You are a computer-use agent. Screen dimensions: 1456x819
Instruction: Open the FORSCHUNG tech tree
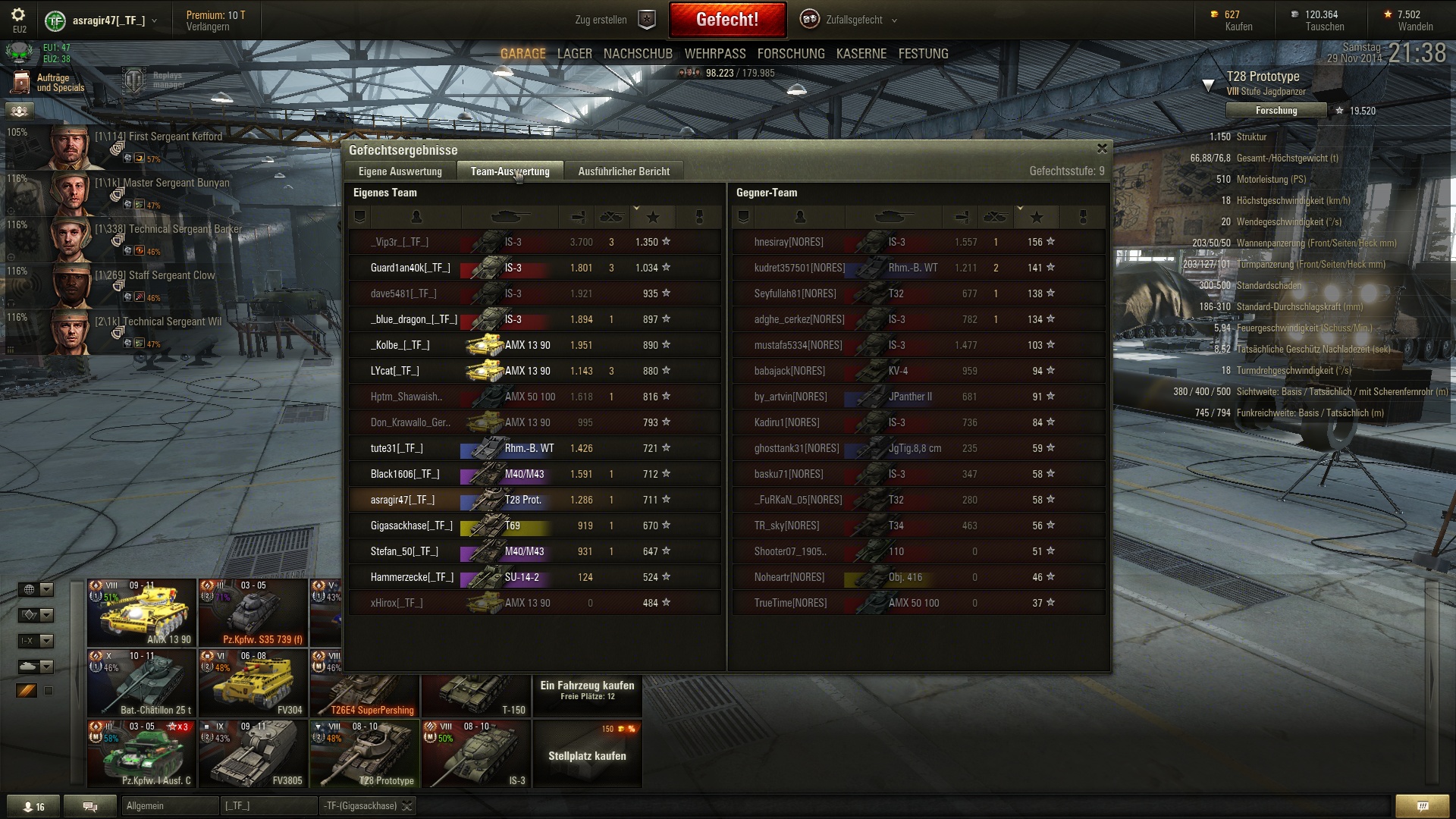click(790, 54)
